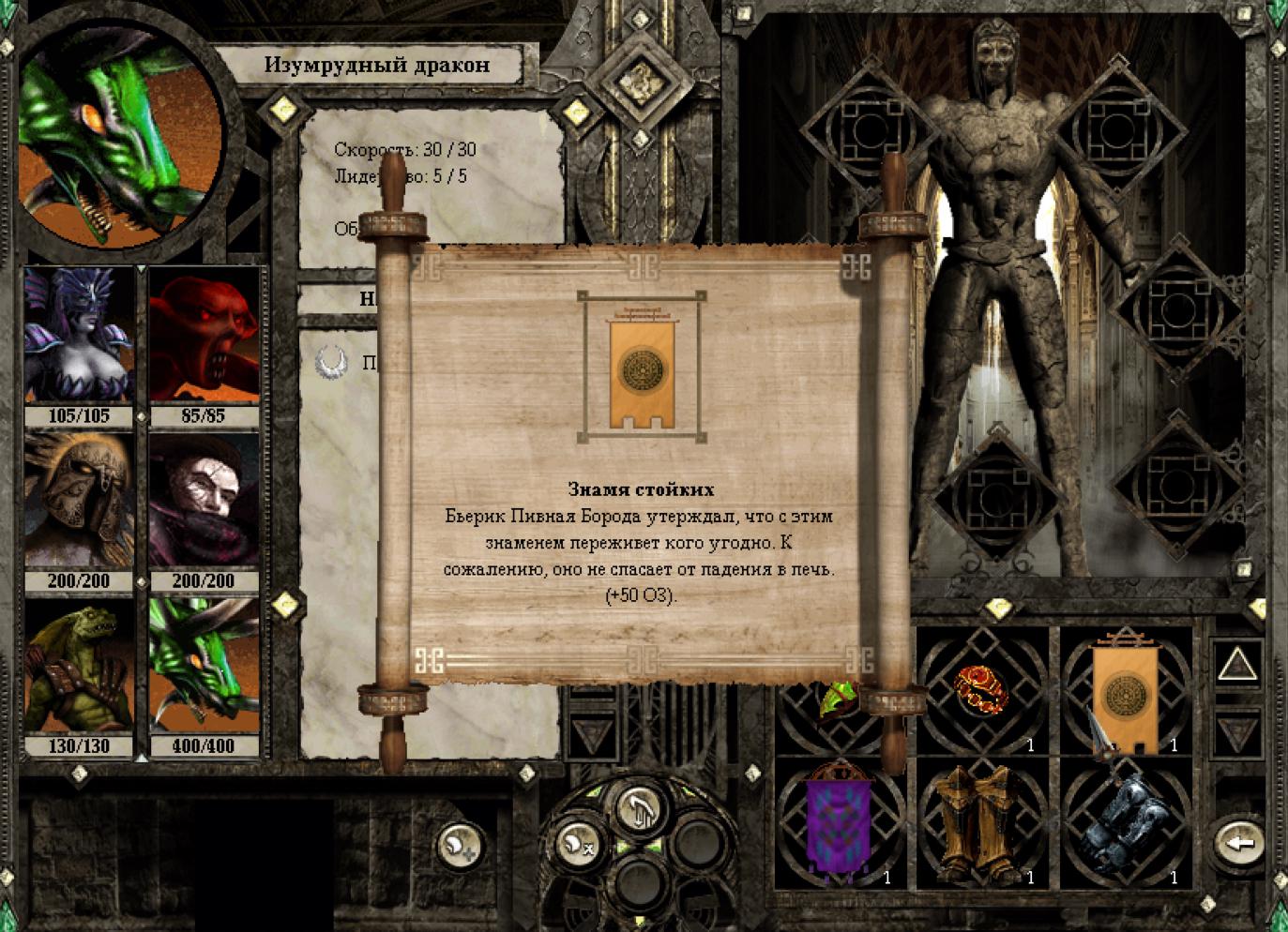Viewport: 1288px width, 932px height.
Task: Close the screen with the left-arrow button
Action: point(1240,843)
